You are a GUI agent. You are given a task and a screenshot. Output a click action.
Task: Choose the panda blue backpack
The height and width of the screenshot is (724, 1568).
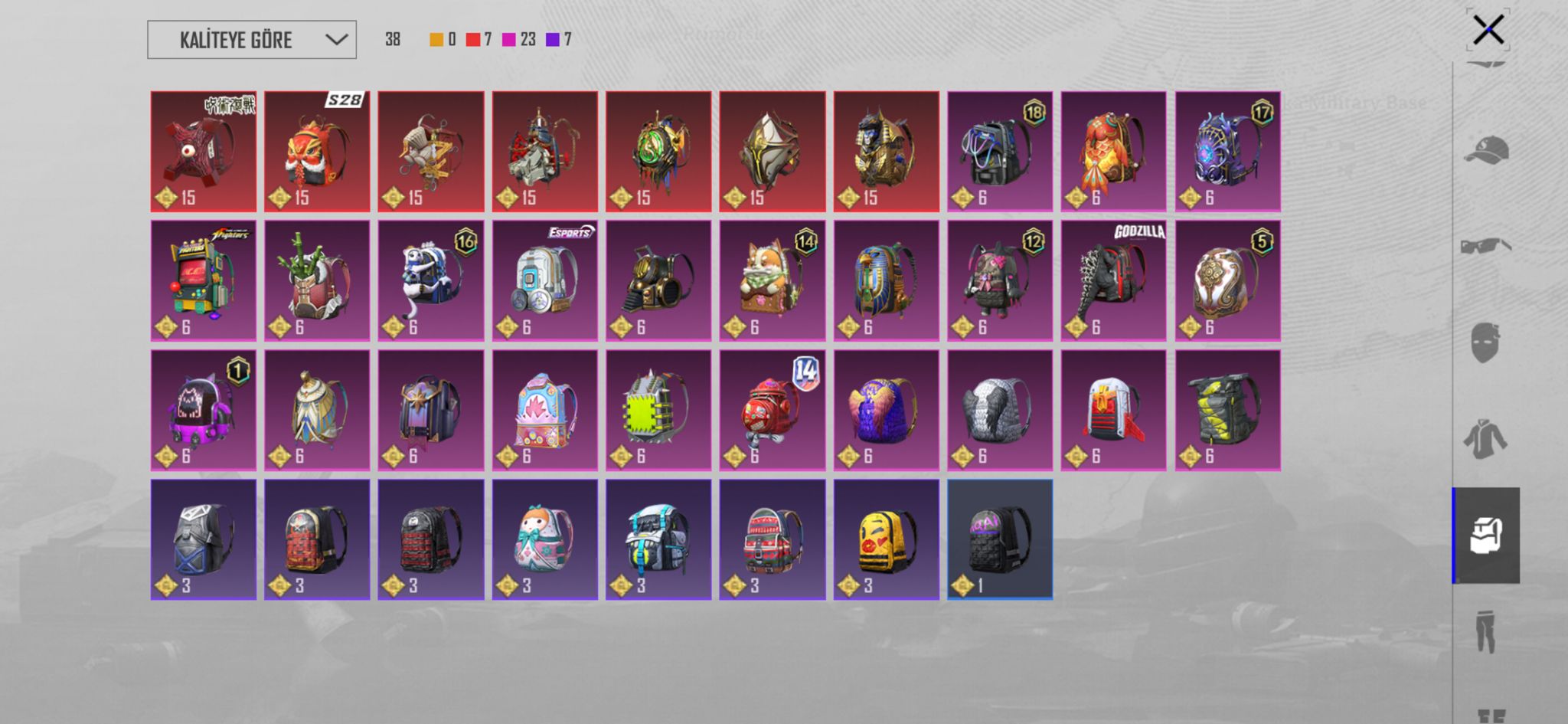pyautogui.click(x=431, y=280)
